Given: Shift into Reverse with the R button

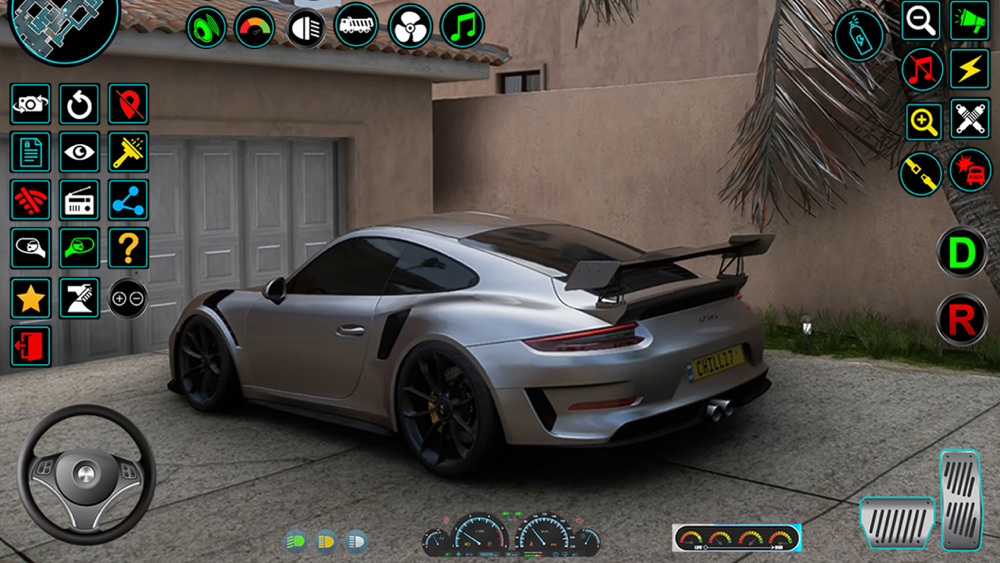Looking at the screenshot, I should [x=961, y=321].
